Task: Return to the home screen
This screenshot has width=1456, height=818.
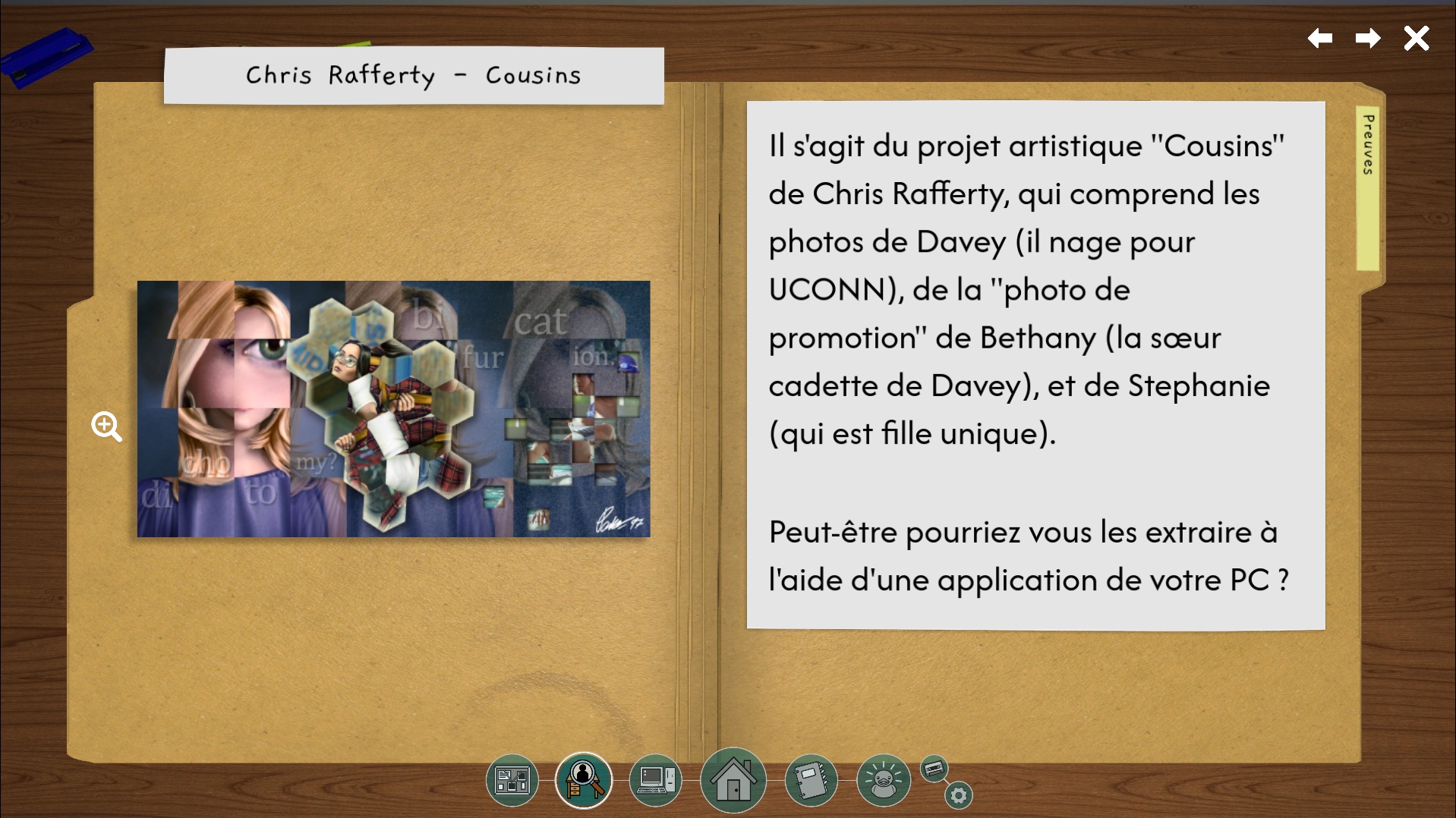Action: coord(733,779)
